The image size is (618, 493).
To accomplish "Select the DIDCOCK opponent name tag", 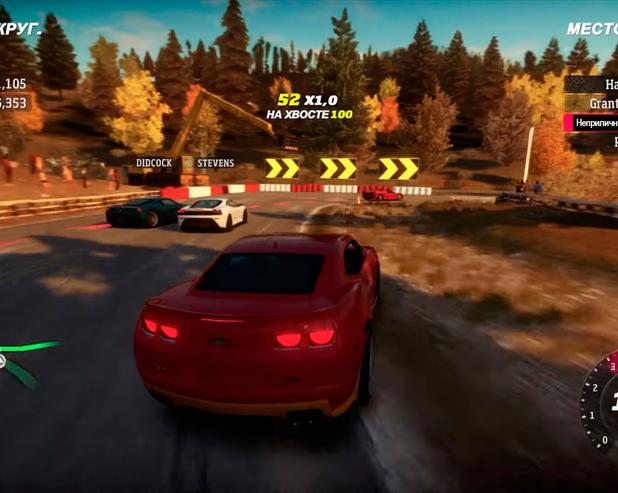I will [x=154, y=163].
